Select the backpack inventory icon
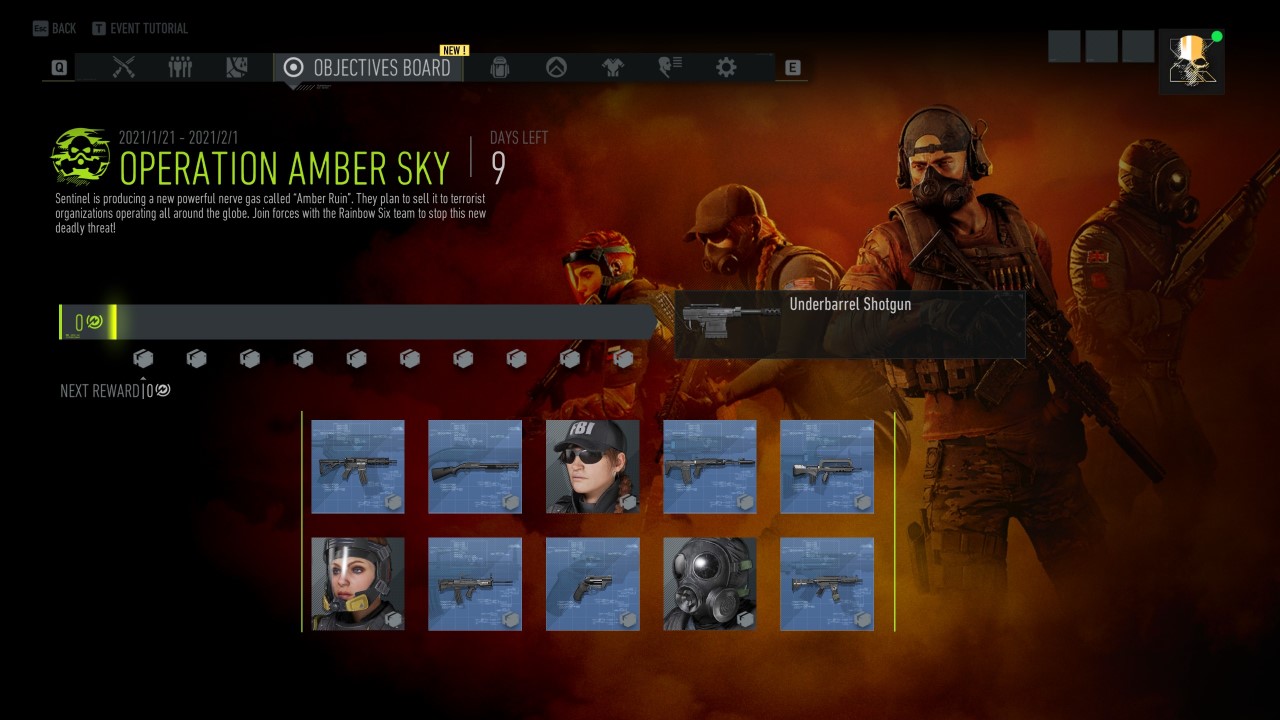1280x720 pixels. [499, 68]
